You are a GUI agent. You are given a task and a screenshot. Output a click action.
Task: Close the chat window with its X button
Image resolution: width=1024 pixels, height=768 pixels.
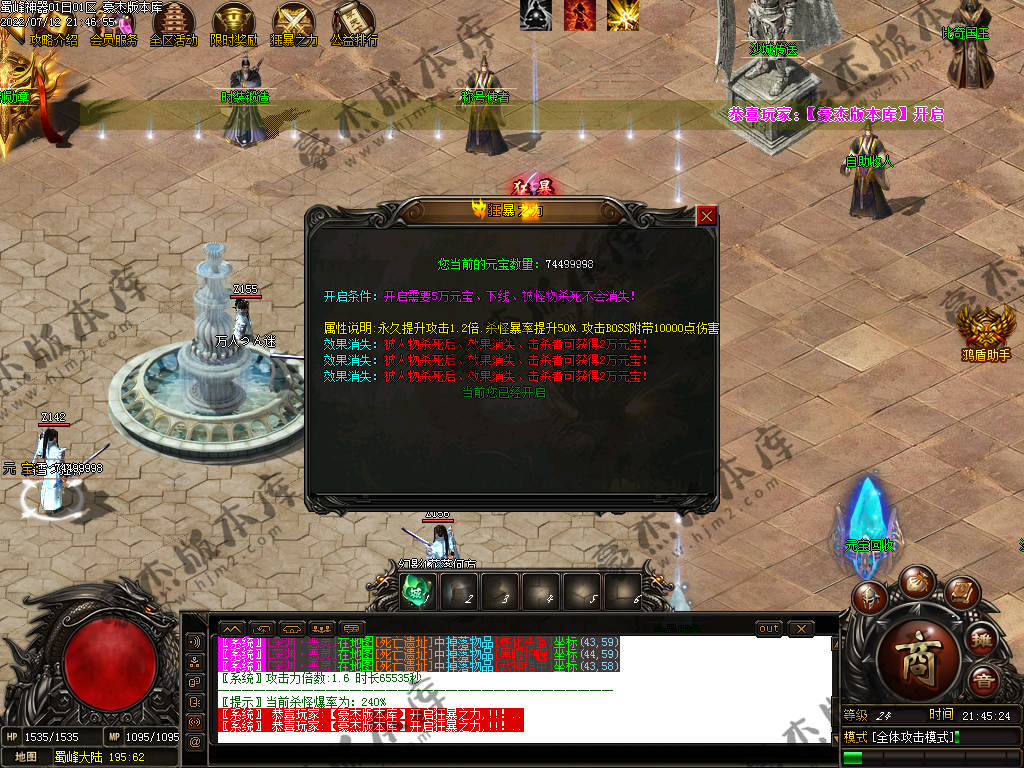[801, 628]
